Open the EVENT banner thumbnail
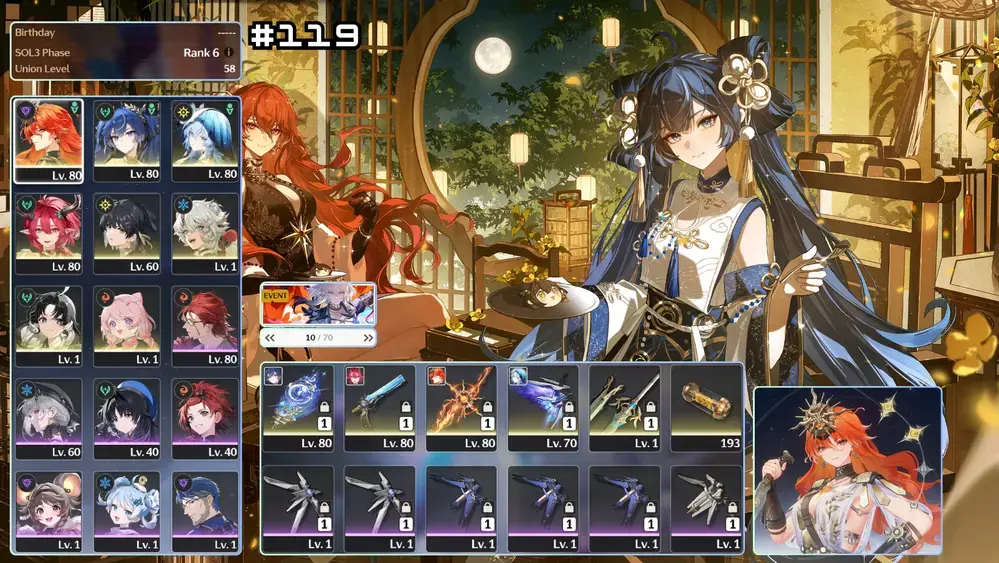The image size is (999, 563). click(318, 304)
